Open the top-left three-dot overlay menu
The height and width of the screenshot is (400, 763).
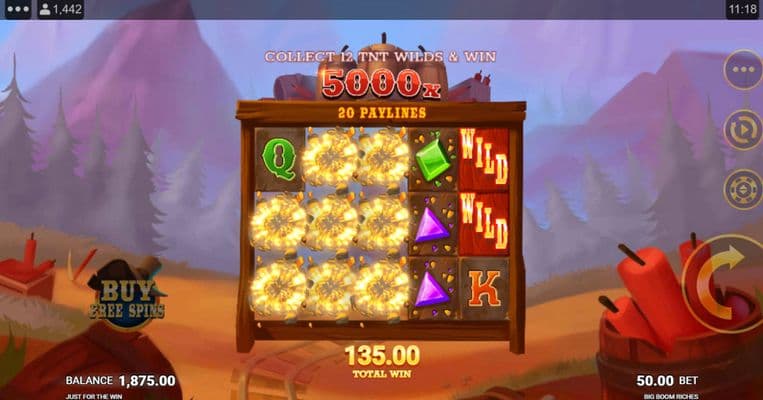16,9
